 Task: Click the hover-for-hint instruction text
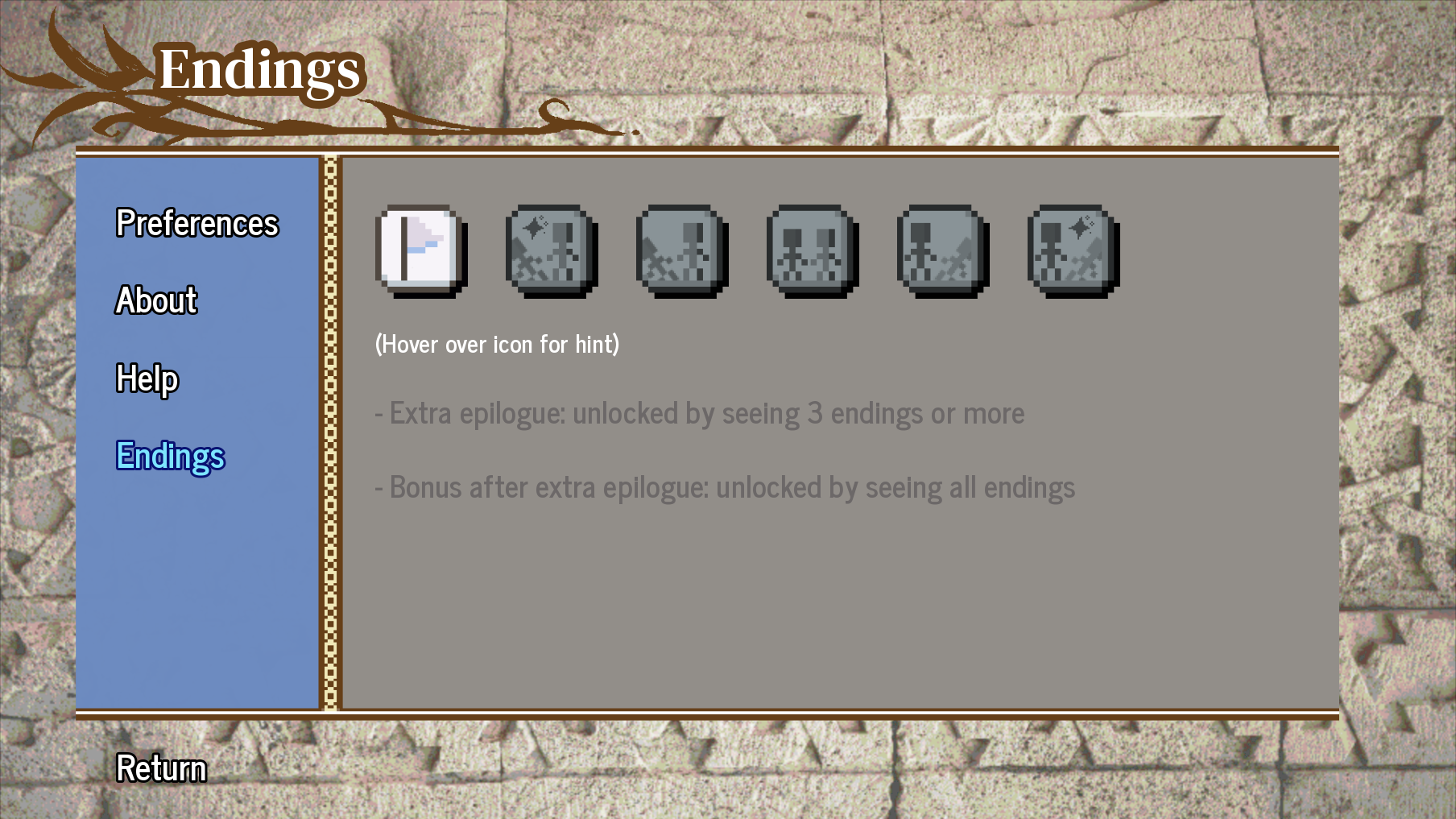(x=497, y=345)
